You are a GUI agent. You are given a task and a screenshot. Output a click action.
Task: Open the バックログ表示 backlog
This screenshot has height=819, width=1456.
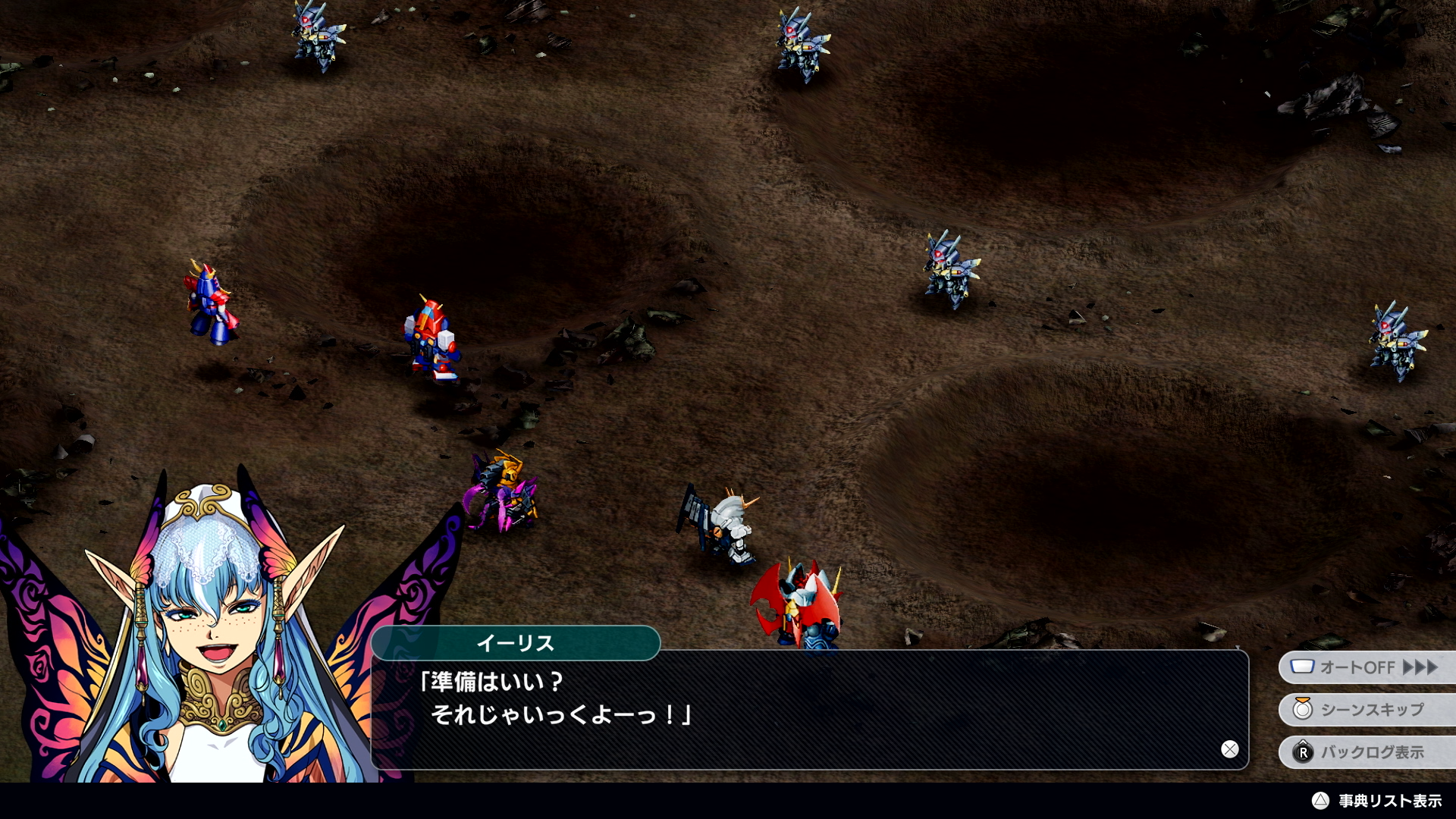[1365, 752]
